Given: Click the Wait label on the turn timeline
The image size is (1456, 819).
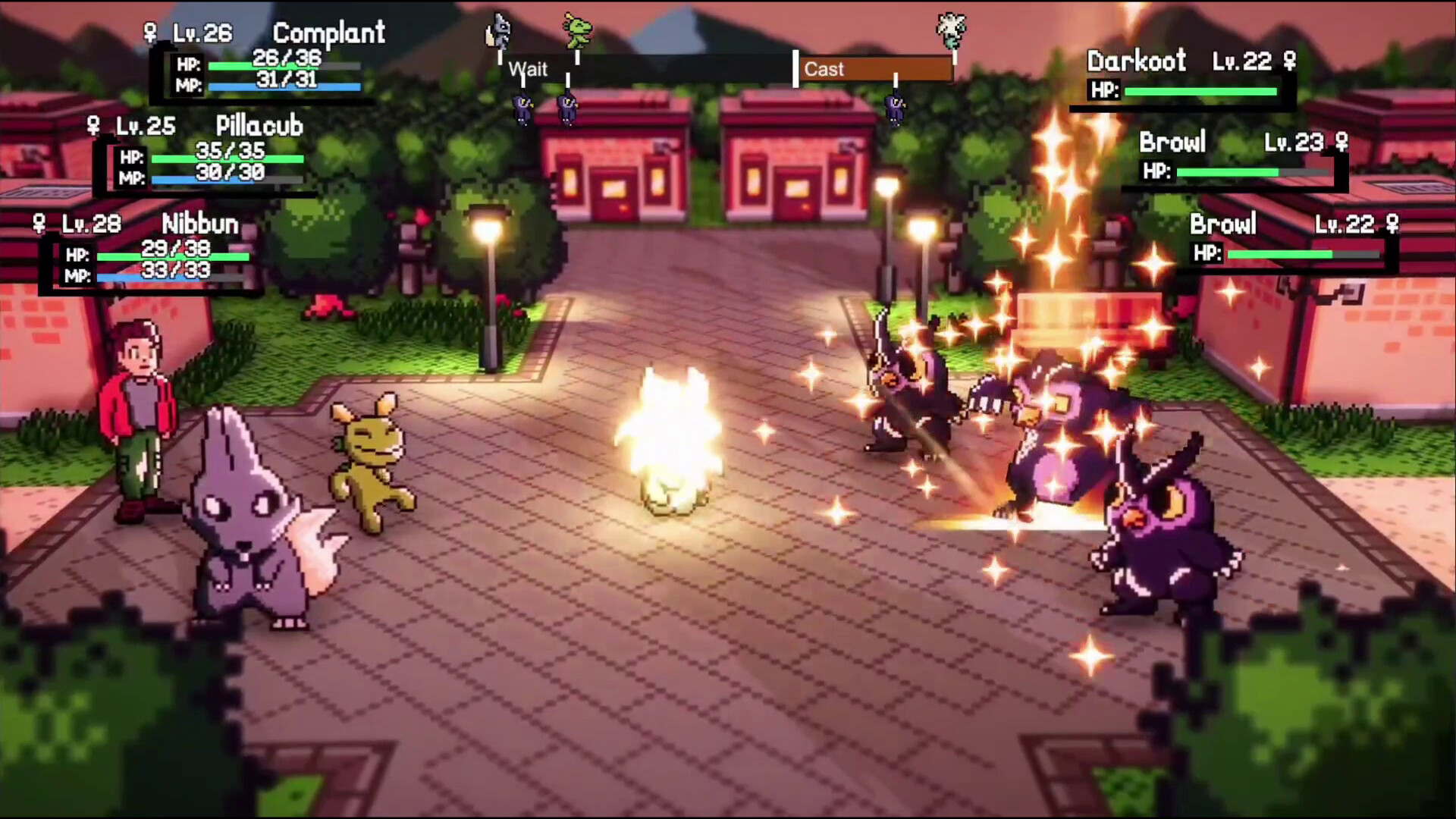Looking at the screenshot, I should [529, 69].
